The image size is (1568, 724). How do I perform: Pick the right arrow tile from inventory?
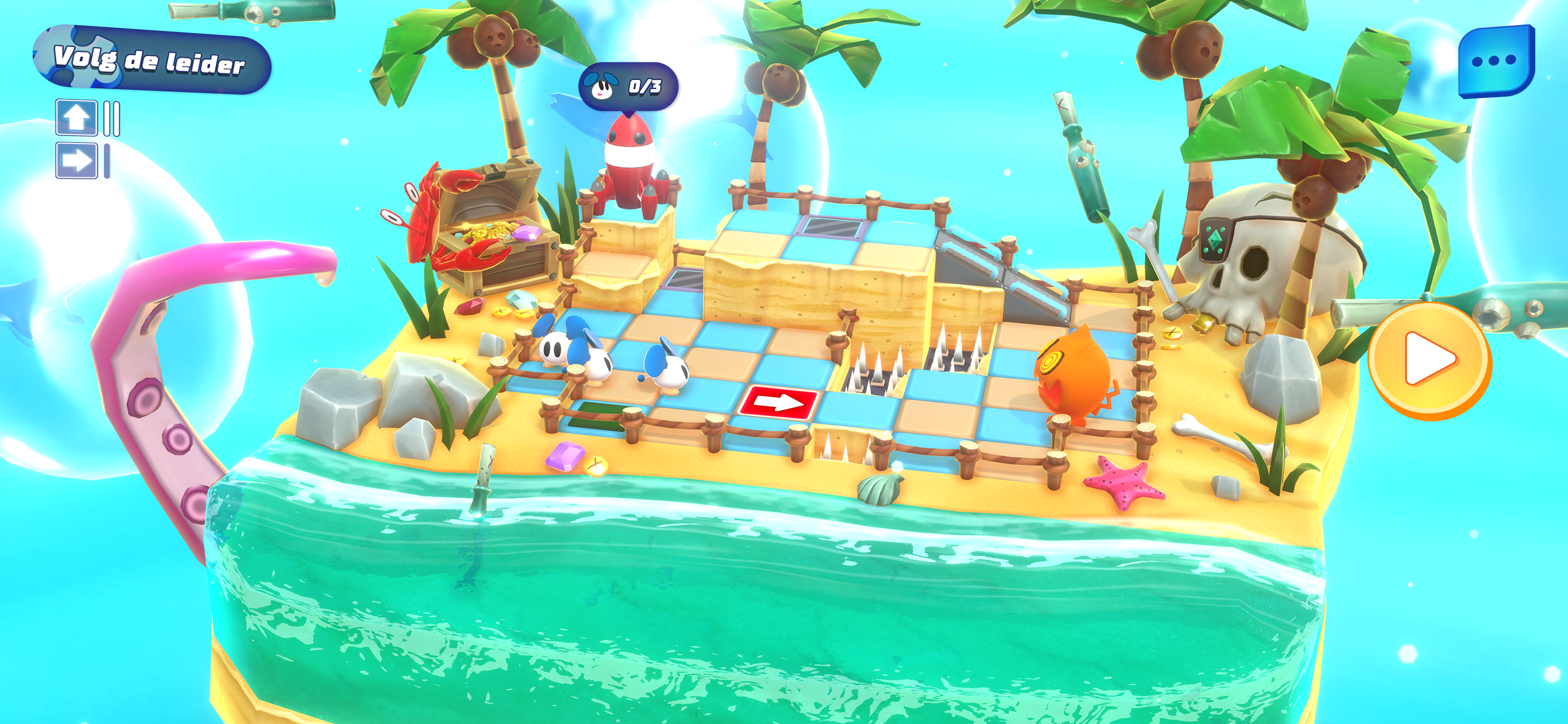pos(76,161)
